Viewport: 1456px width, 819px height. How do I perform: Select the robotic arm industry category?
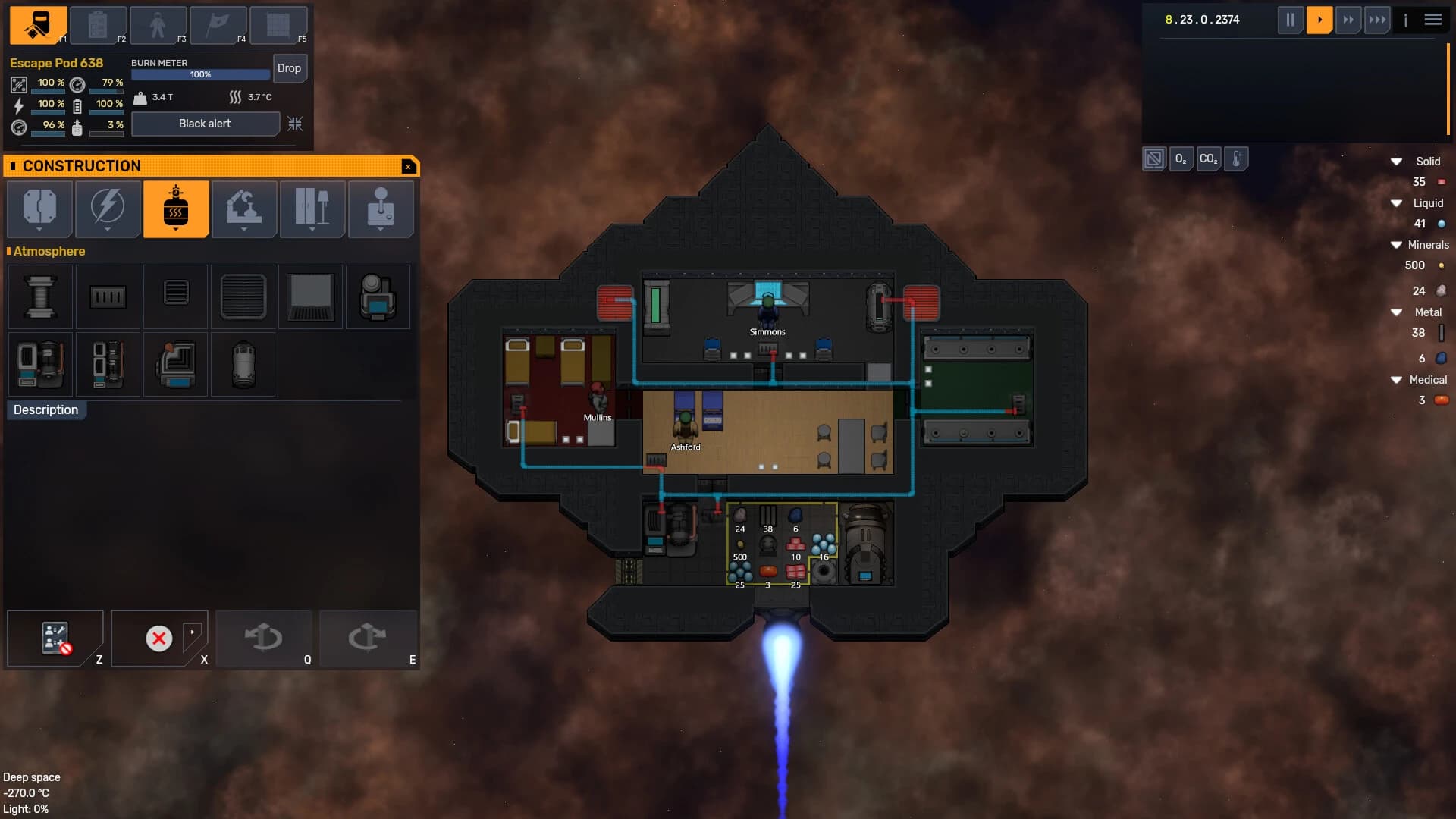[x=244, y=209]
